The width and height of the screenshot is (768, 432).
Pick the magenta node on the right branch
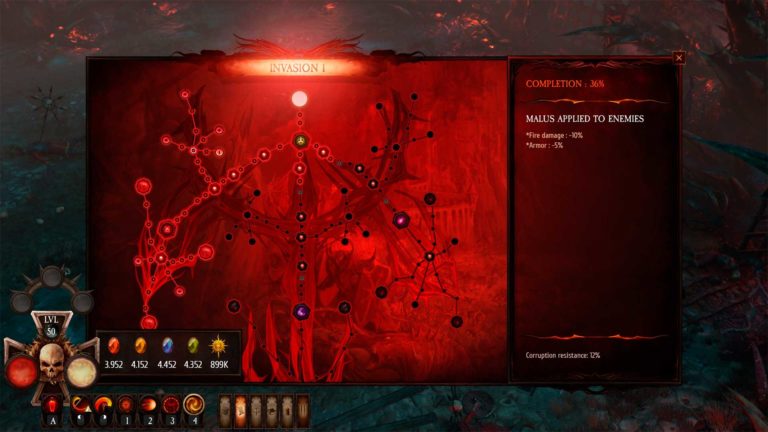[401, 219]
